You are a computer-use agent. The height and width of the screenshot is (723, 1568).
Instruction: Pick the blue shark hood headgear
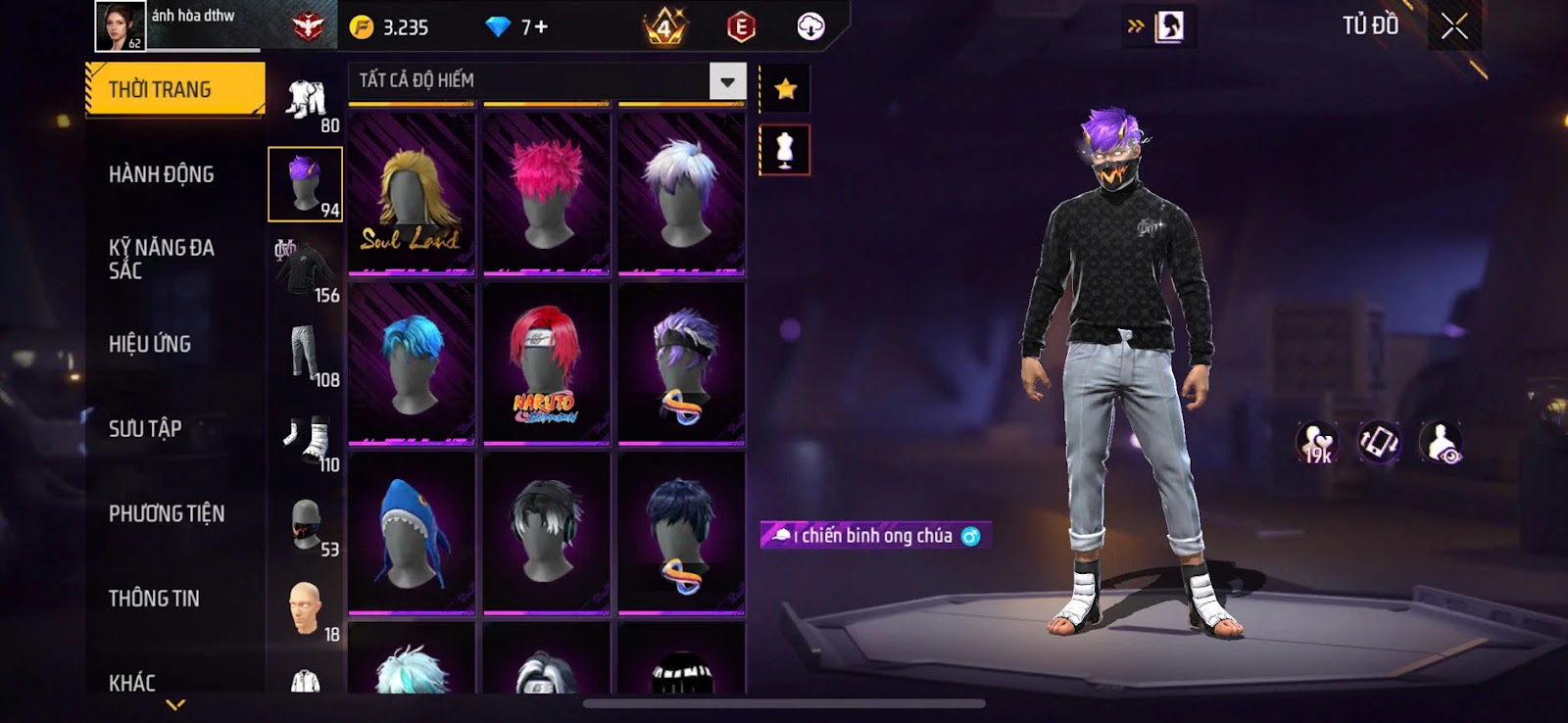(x=412, y=534)
